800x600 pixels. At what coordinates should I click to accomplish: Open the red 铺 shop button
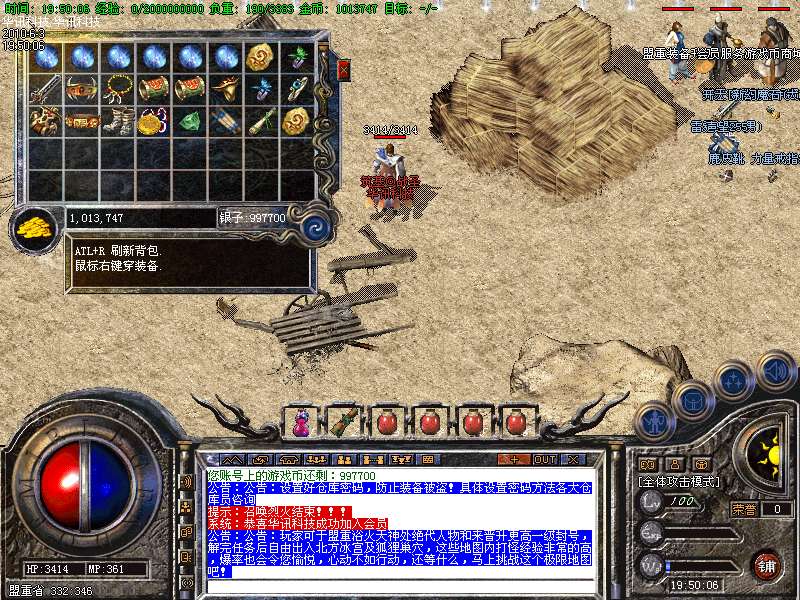[766, 565]
